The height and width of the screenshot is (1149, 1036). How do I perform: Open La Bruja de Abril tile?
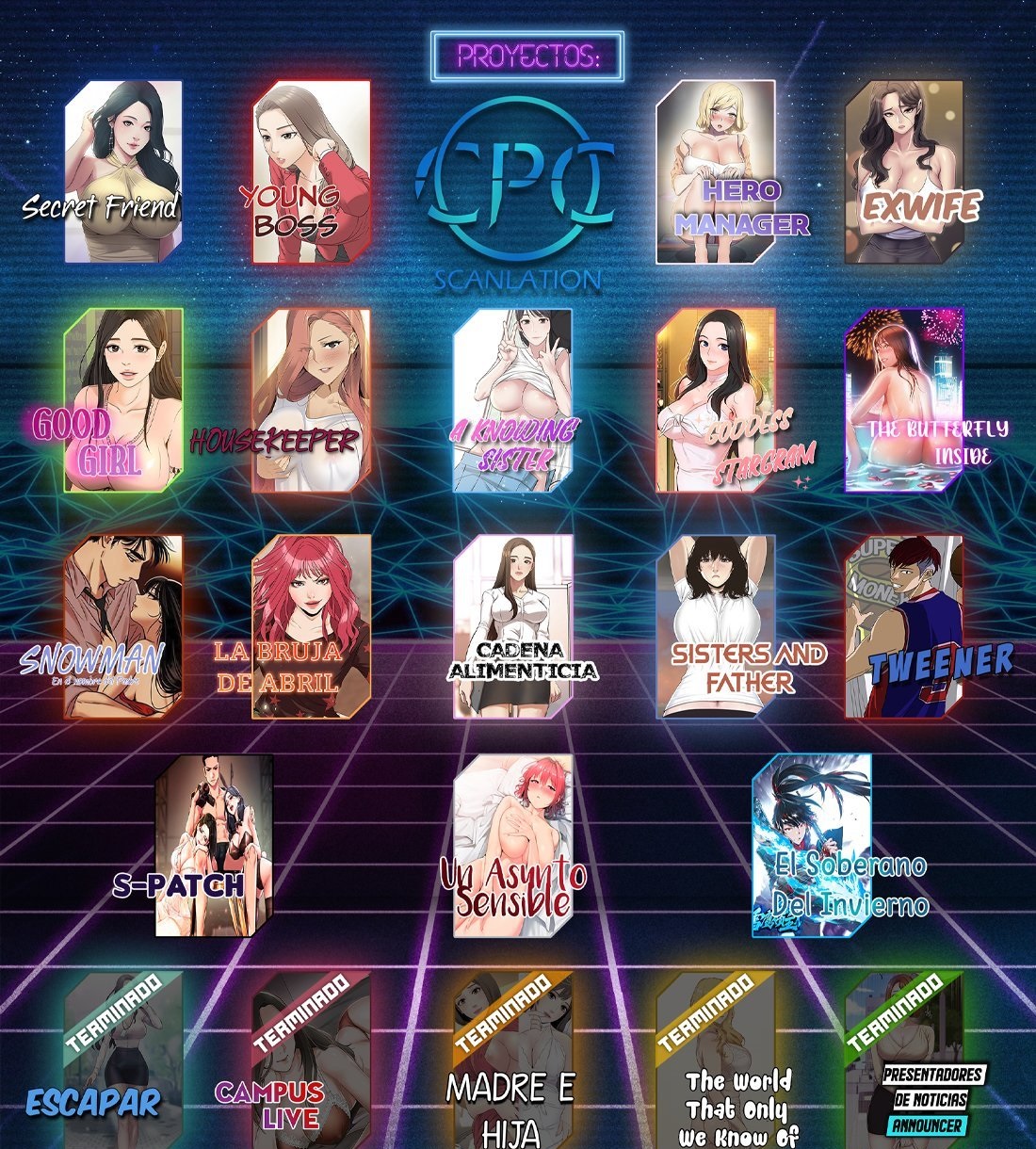pyautogui.click(x=311, y=627)
